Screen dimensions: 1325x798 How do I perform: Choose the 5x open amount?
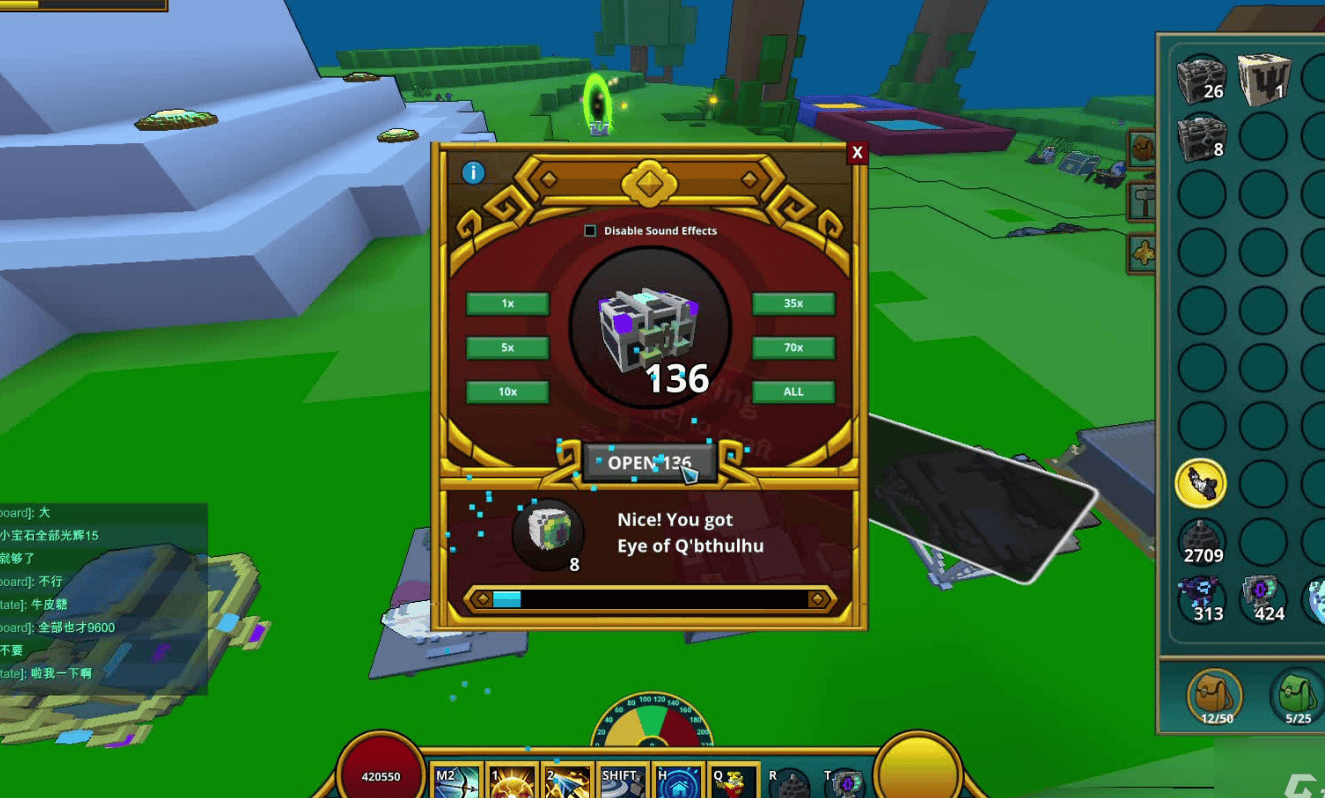pos(508,348)
